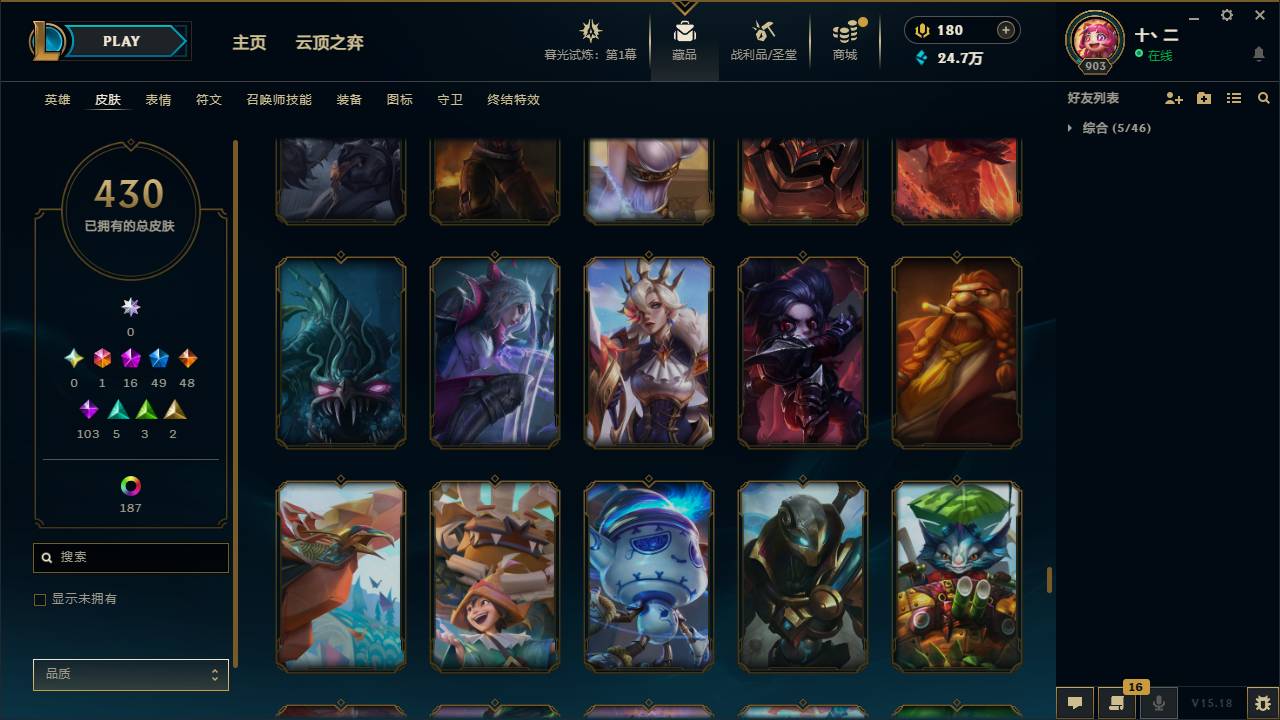Toggle the microphone voice icon
Screen dimensions: 1280x720
(x=1159, y=703)
